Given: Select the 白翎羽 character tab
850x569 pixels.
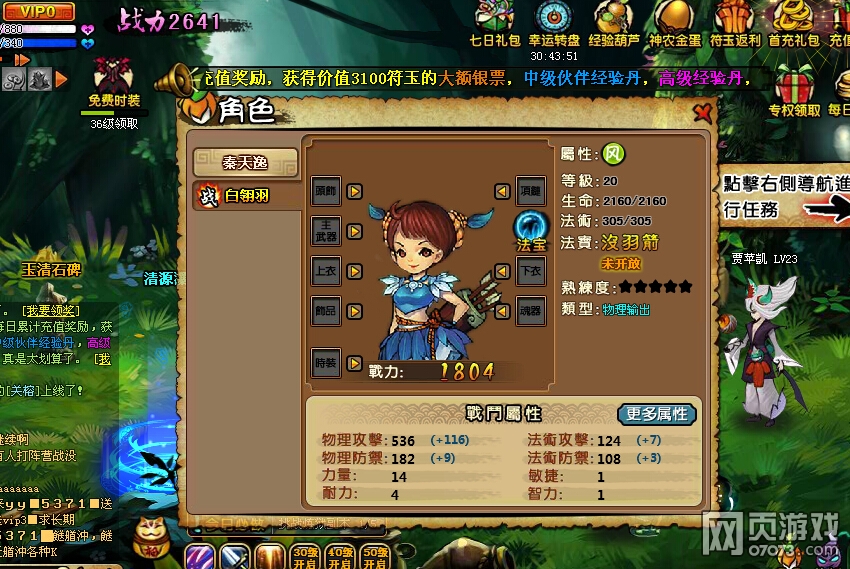Looking at the screenshot, I should click(x=245, y=196).
